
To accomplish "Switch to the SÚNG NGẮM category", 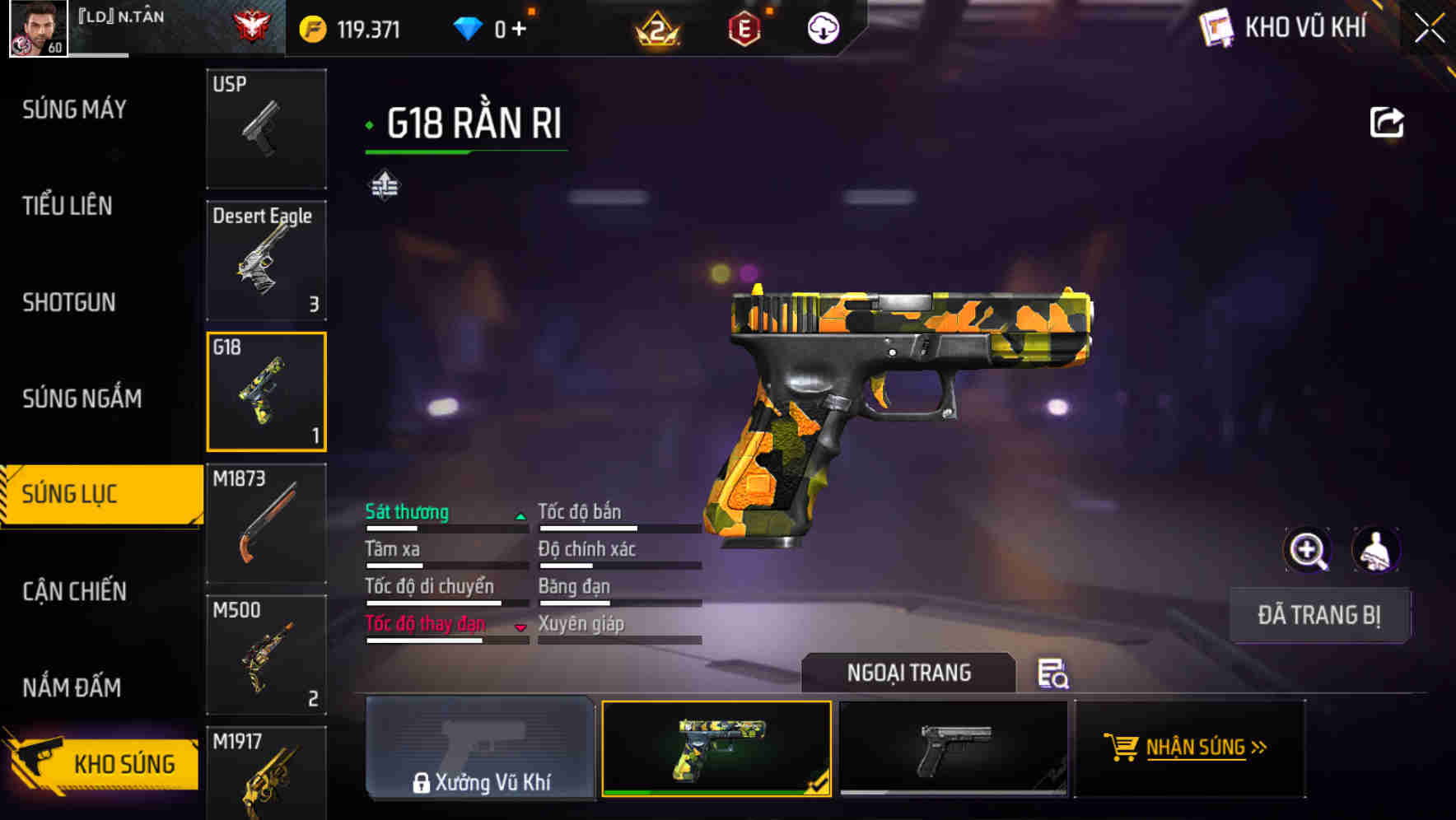I will (82, 398).
